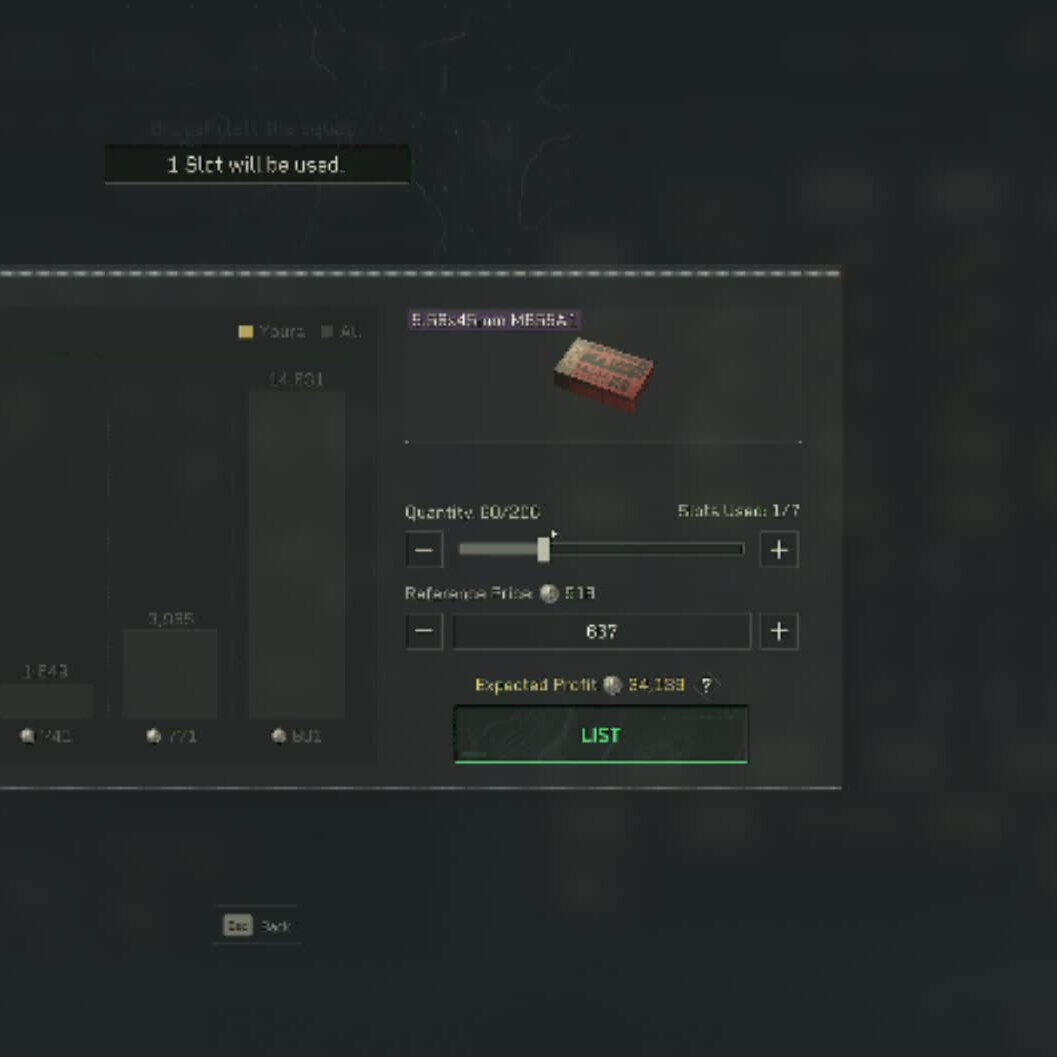Select the 3,935 volume price bar
The image size is (1057, 1057).
(170, 672)
